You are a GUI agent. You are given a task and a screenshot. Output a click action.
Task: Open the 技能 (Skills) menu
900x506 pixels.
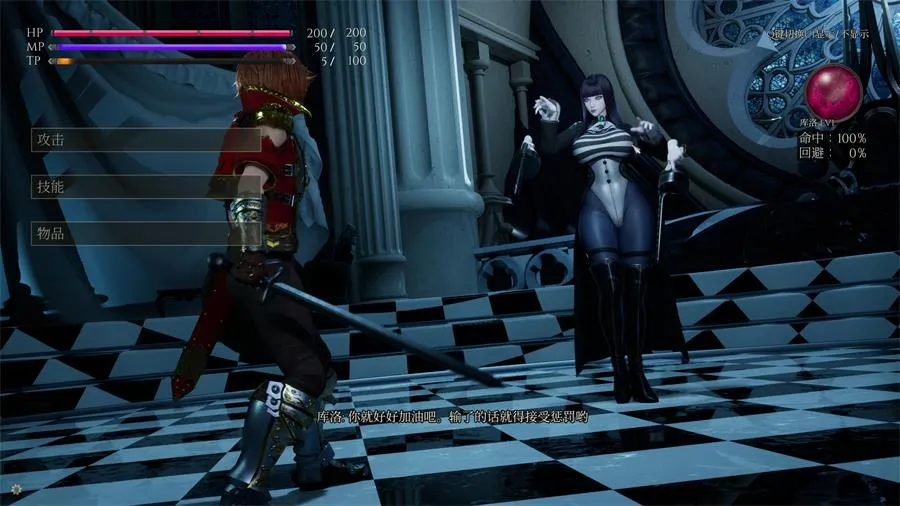146,186
